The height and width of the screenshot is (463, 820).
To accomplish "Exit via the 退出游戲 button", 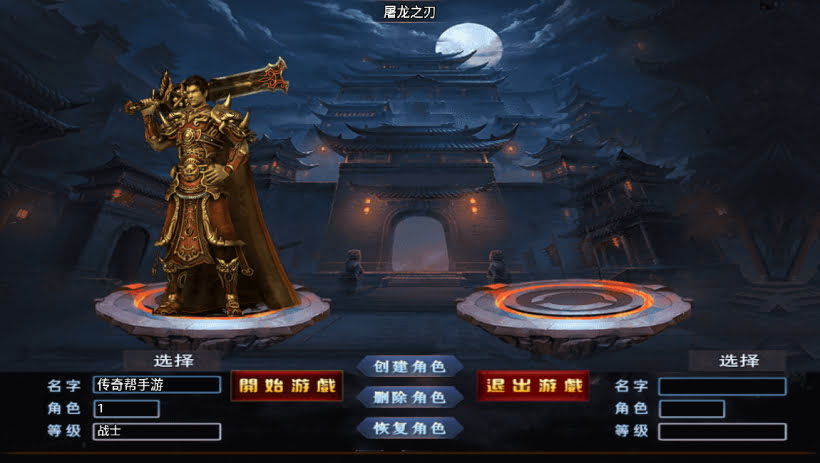I will pyautogui.click(x=533, y=386).
